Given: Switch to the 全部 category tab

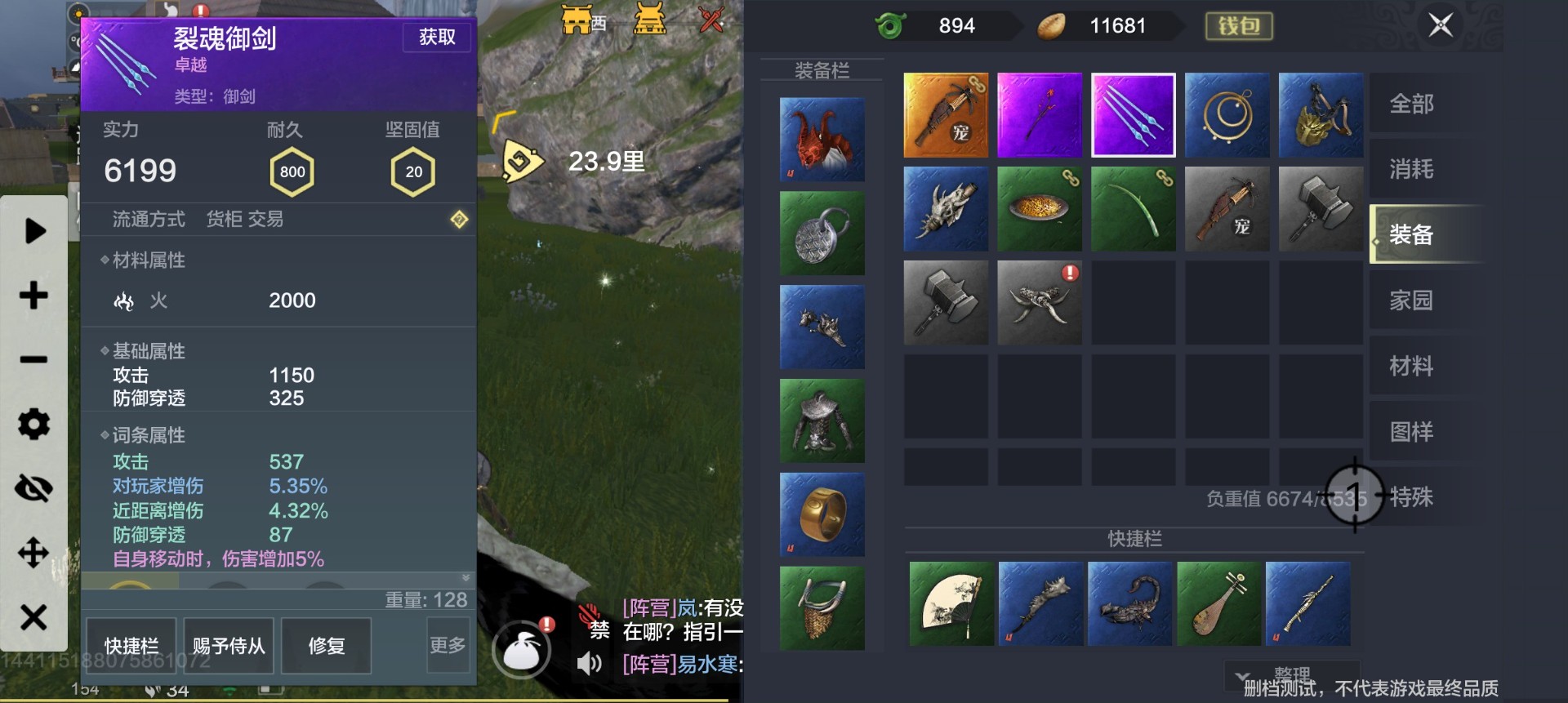Looking at the screenshot, I should coord(1411,104).
